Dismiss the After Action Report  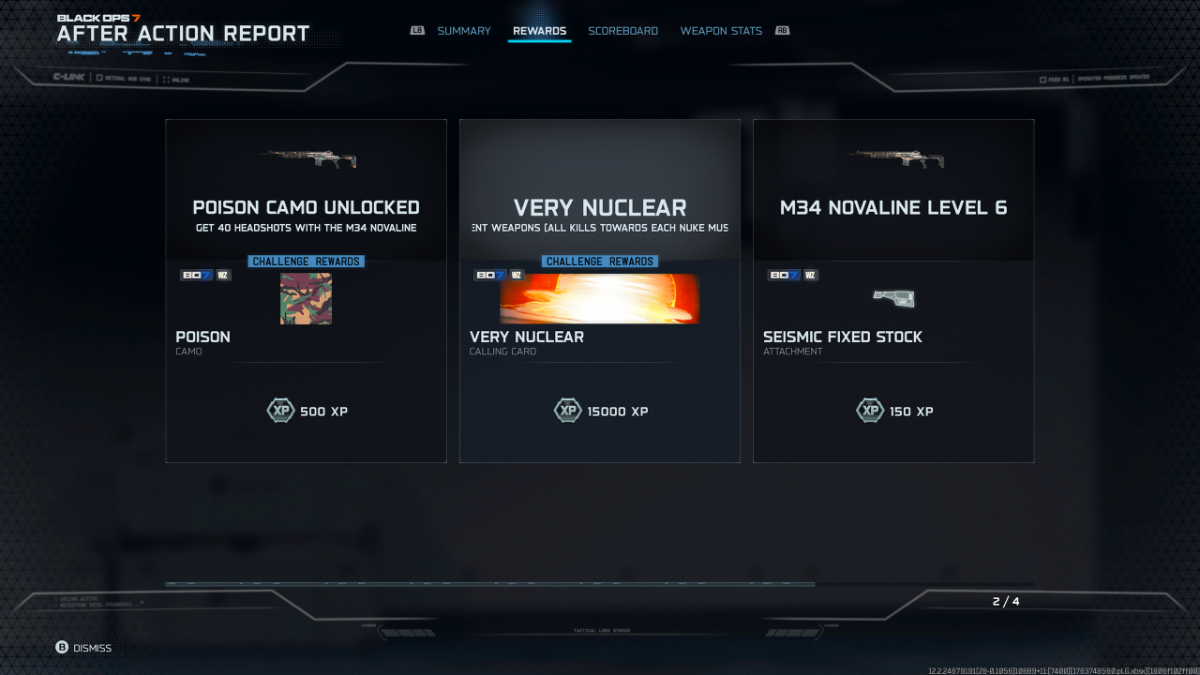click(x=84, y=648)
